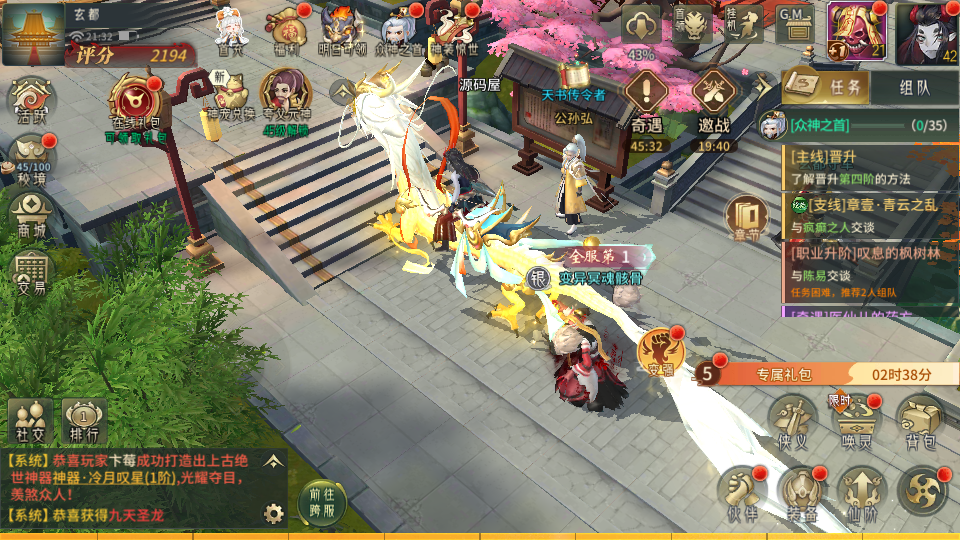The height and width of the screenshot is (540, 960).
Task: Open the 社交 social menu
Action: pyautogui.click(x=29, y=420)
